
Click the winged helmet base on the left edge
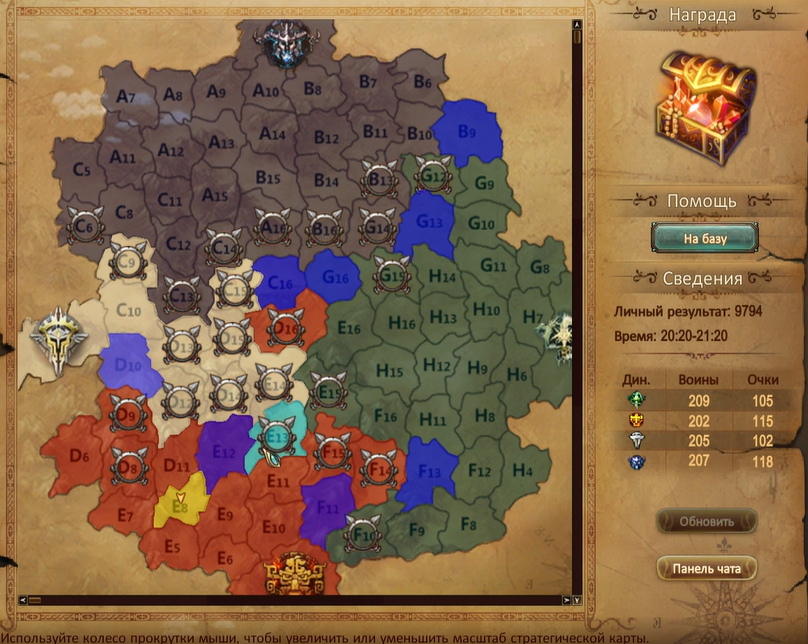57,338
